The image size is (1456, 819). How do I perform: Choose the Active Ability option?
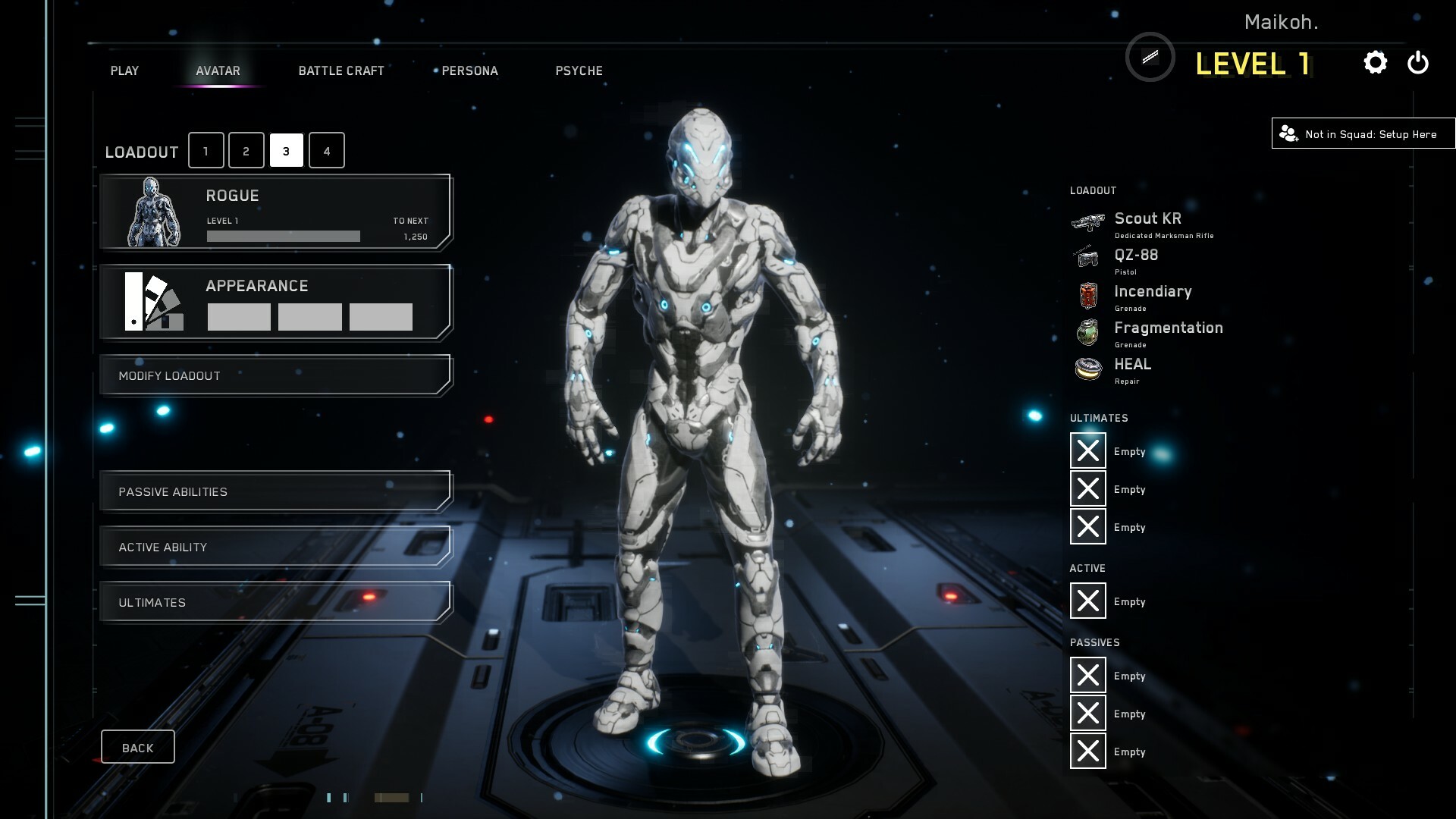[x=275, y=547]
